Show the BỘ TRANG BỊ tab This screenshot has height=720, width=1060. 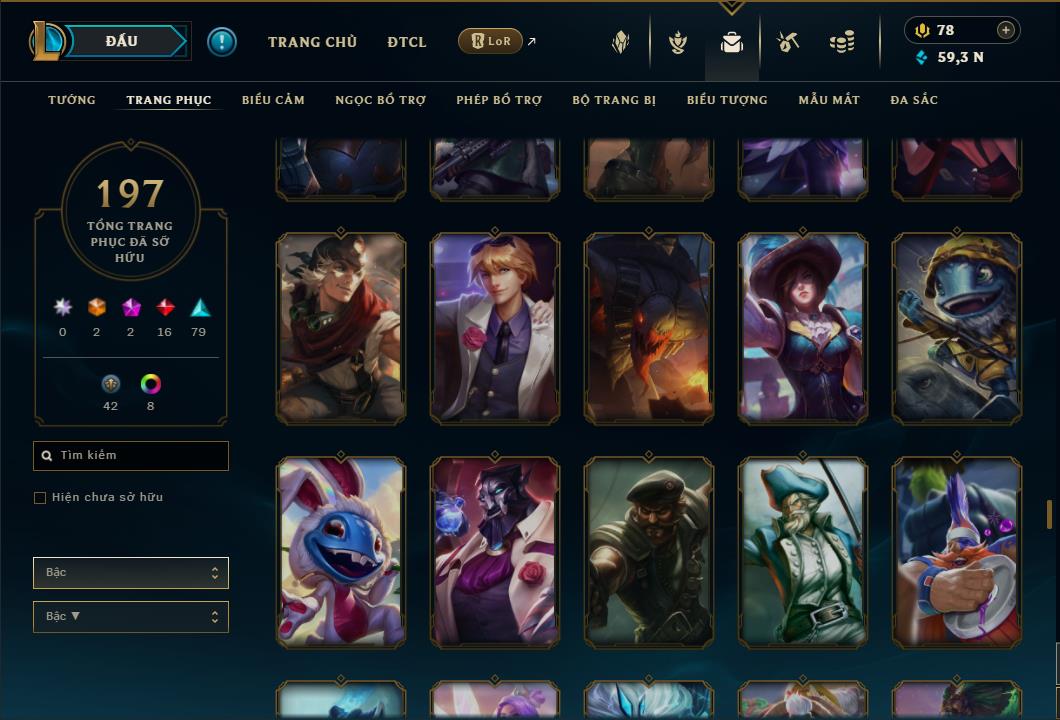[x=614, y=100]
